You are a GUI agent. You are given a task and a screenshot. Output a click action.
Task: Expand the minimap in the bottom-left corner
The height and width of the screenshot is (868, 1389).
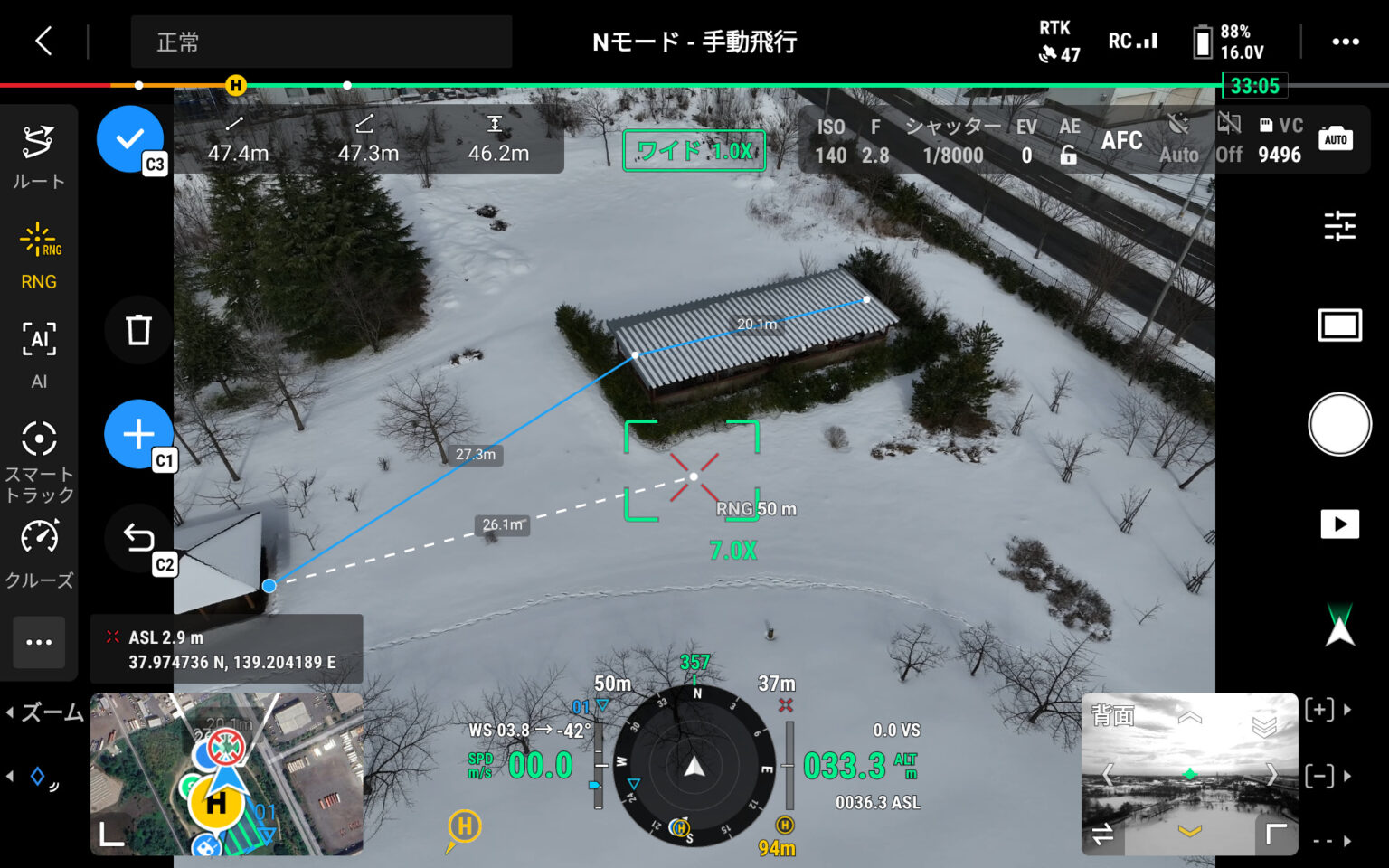(x=111, y=835)
